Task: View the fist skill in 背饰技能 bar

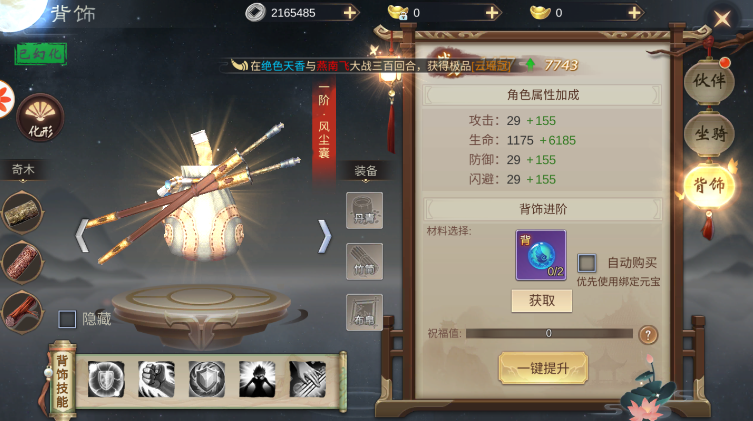Action: [156, 380]
